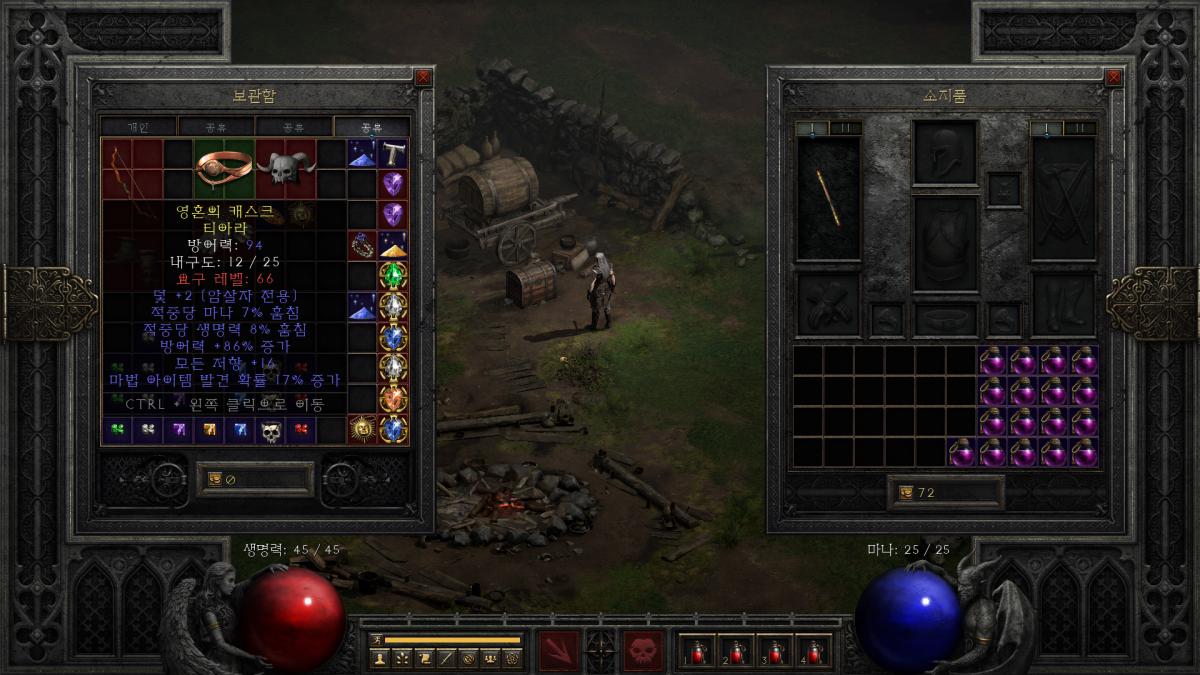
Task: Close the stash window
Action: [423, 76]
